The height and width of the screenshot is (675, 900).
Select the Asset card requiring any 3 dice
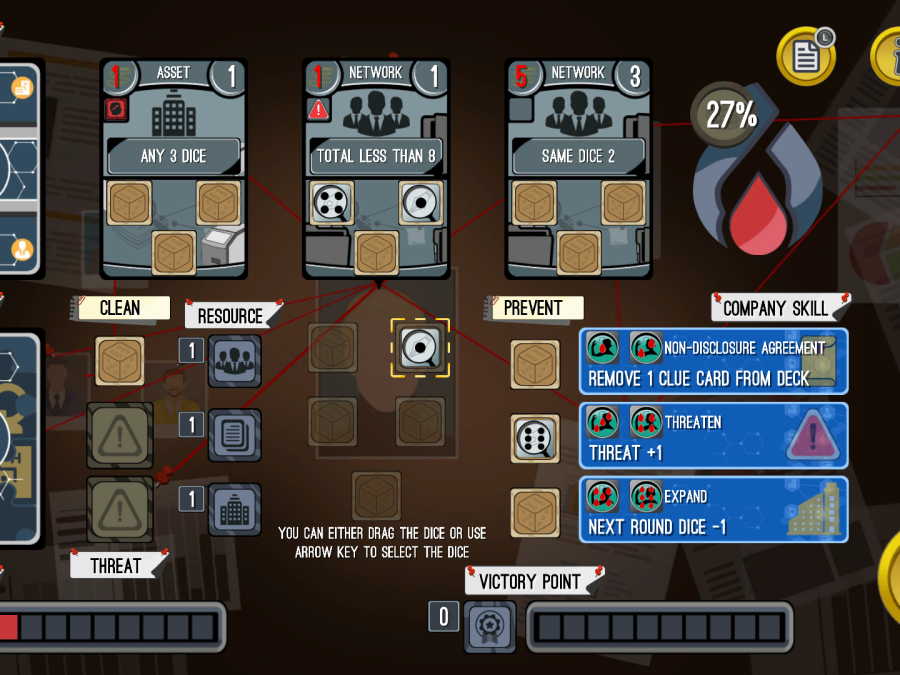click(x=174, y=167)
